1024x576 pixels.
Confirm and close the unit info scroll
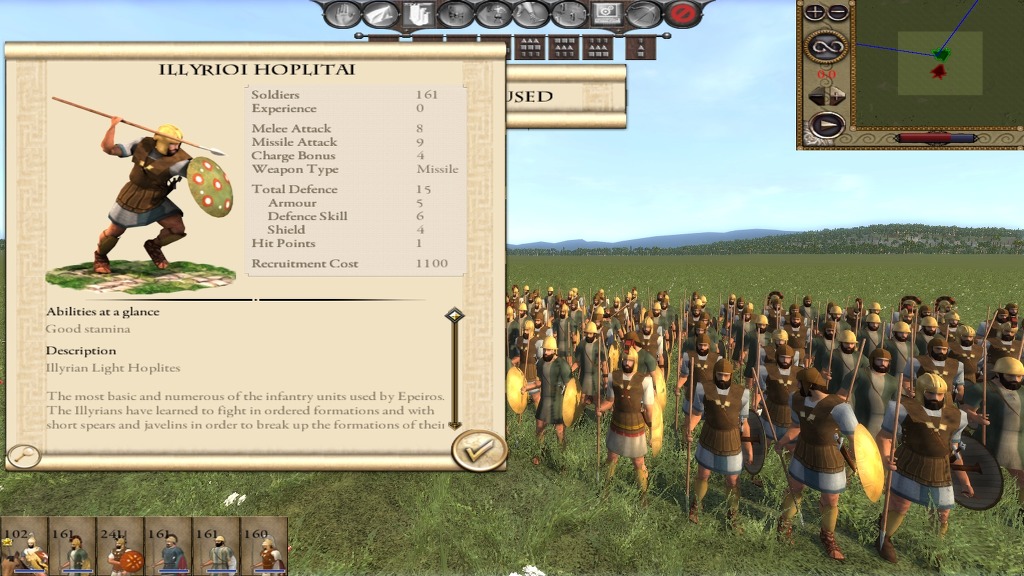tap(478, 450)
